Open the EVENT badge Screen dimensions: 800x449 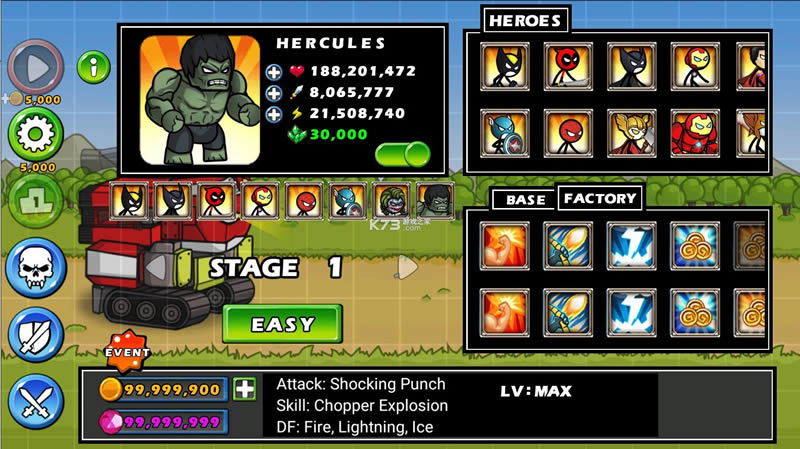click(x=127, y=352)
